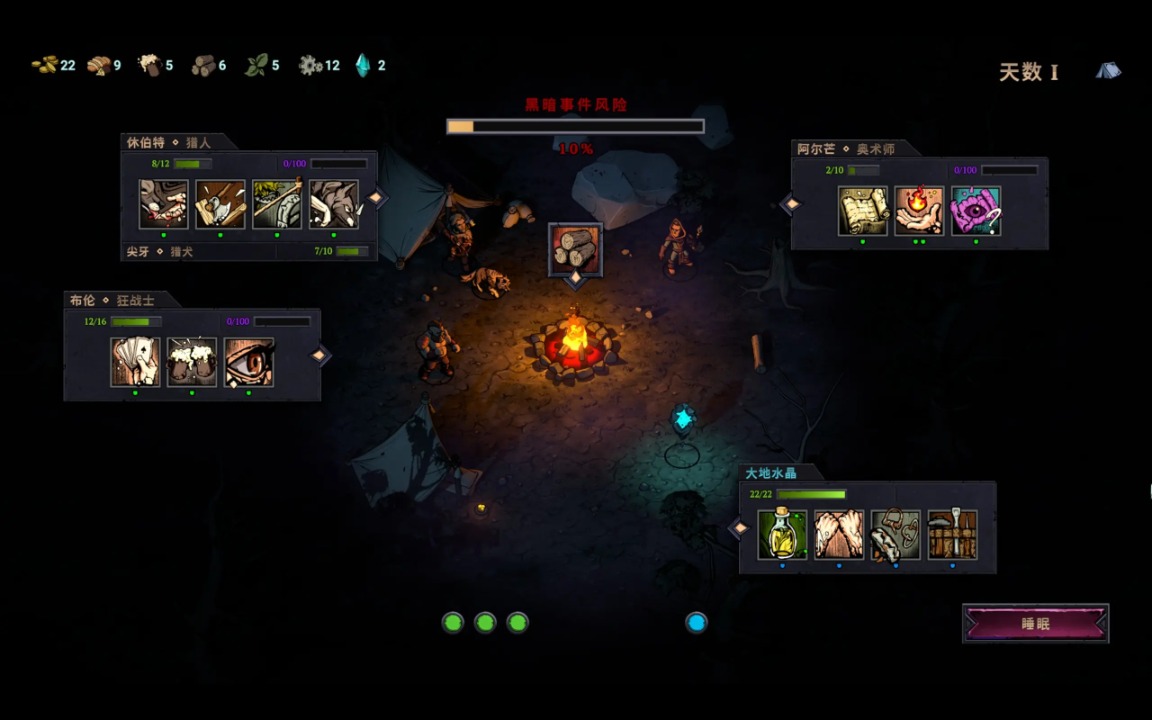Choose the berserker's playing cards activity
1152x720 pixels.
pyautogui.click(x=135, y=362)
